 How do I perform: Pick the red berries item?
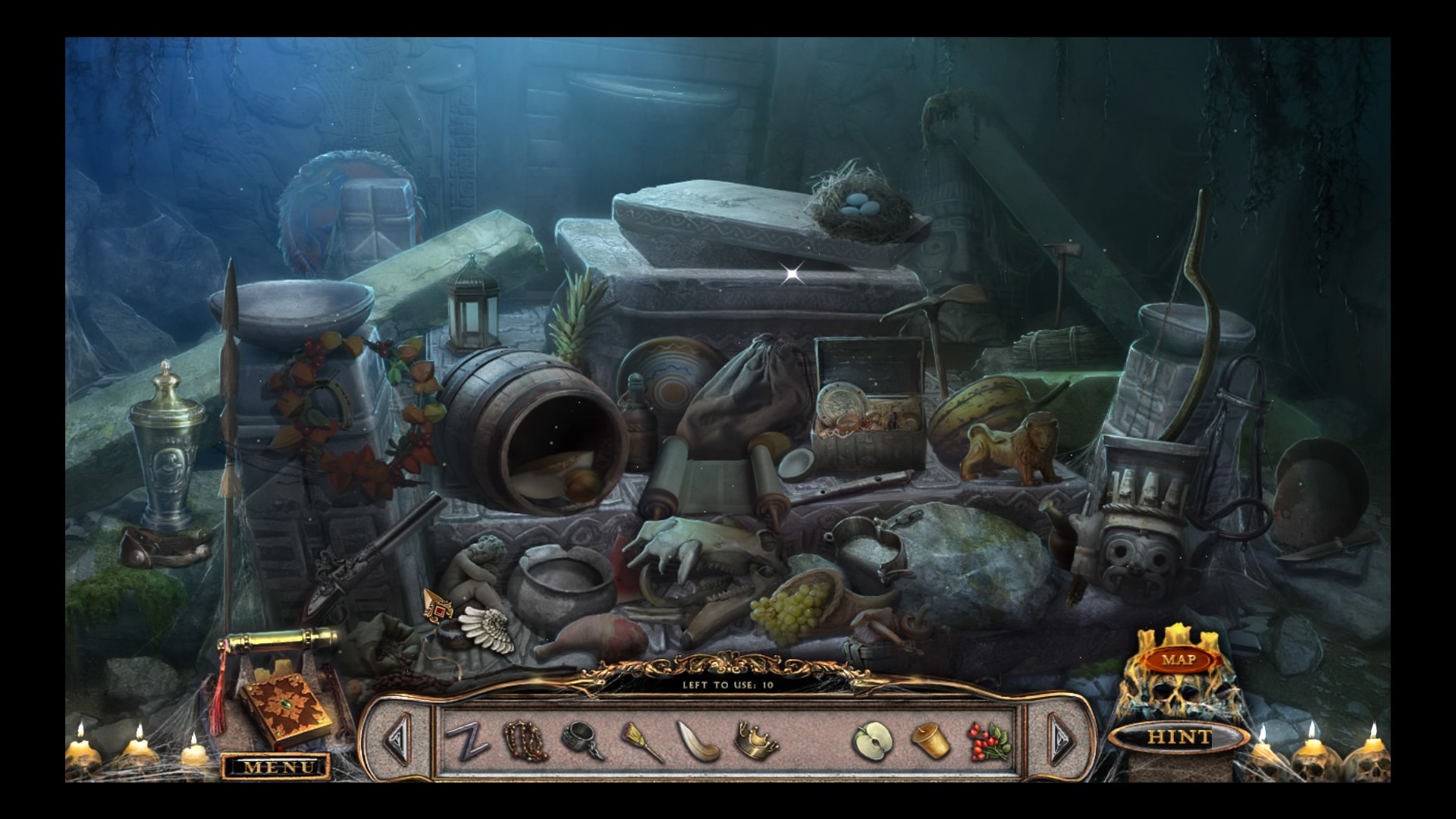click(988, 739)
